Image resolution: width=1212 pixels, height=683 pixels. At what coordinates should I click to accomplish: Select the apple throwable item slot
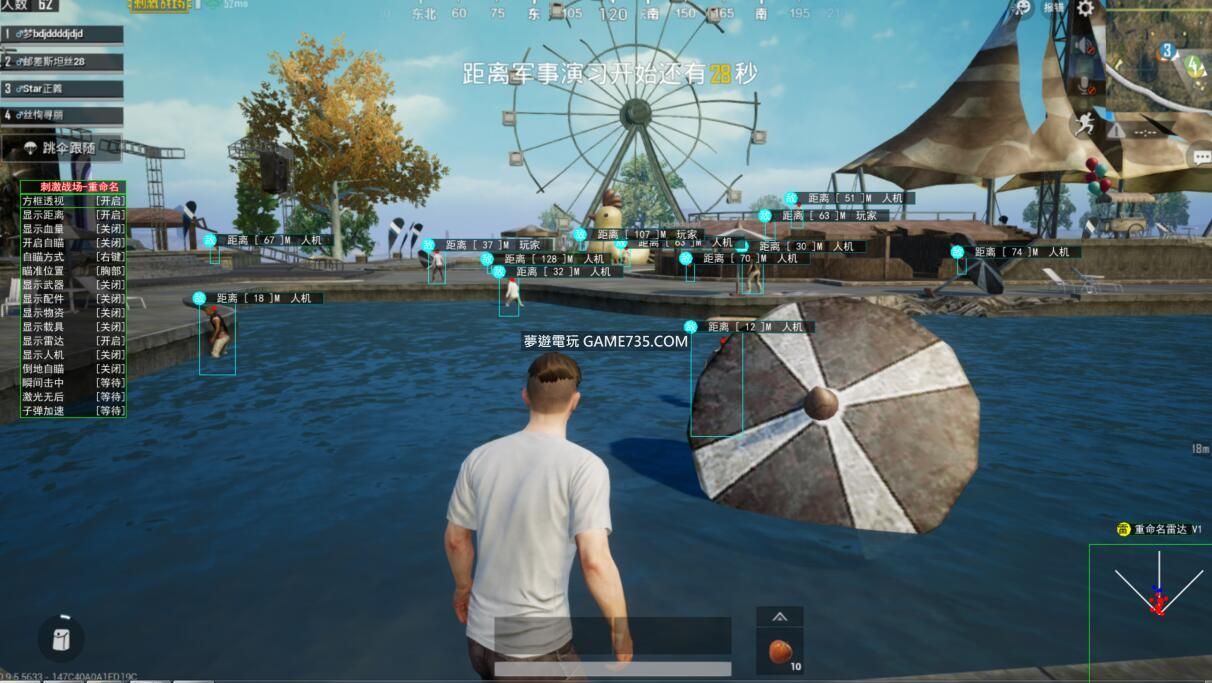click(780, 652)
